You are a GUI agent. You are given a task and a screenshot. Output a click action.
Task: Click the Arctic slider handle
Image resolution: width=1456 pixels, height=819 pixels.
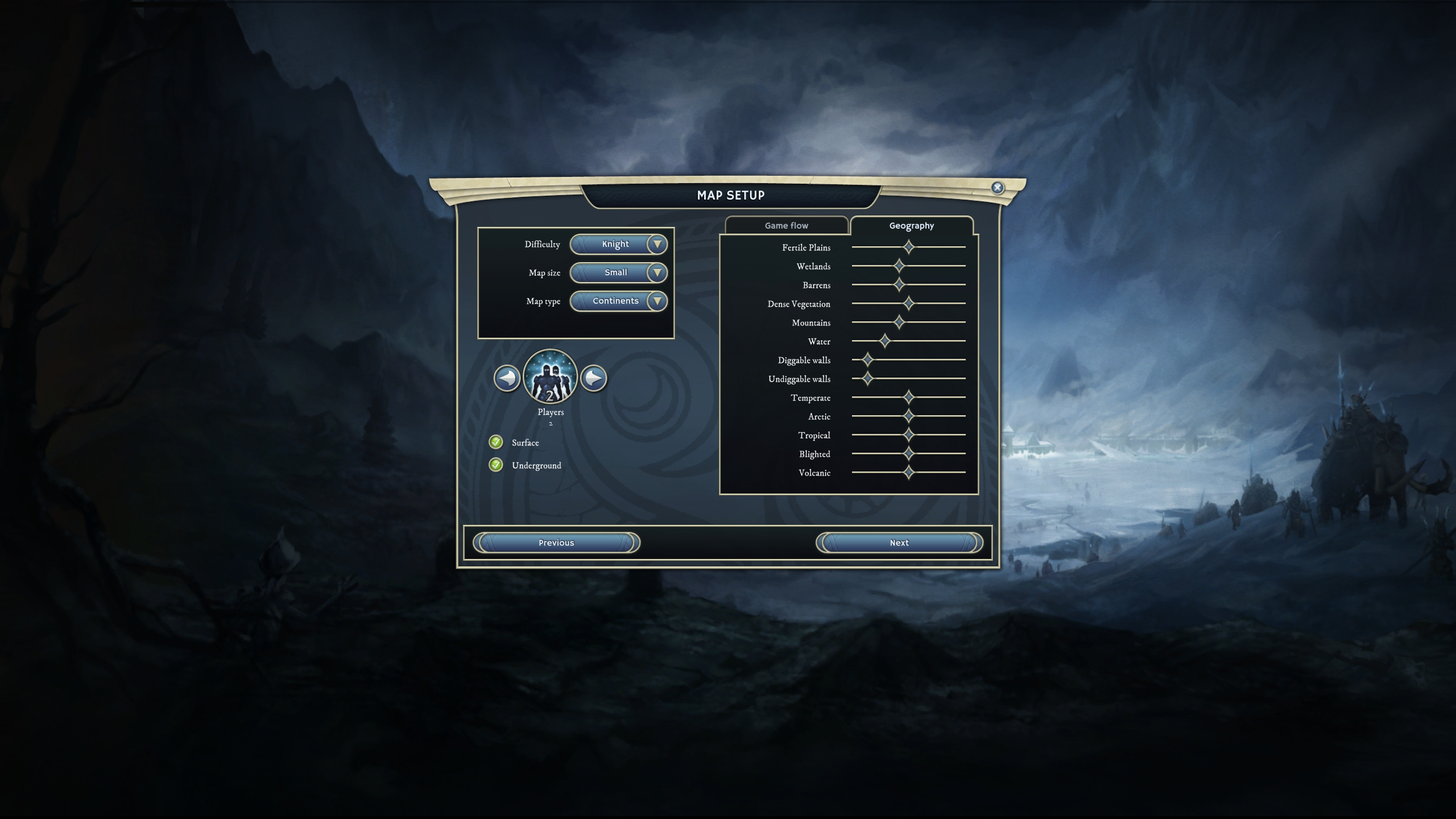pos(909,416)
